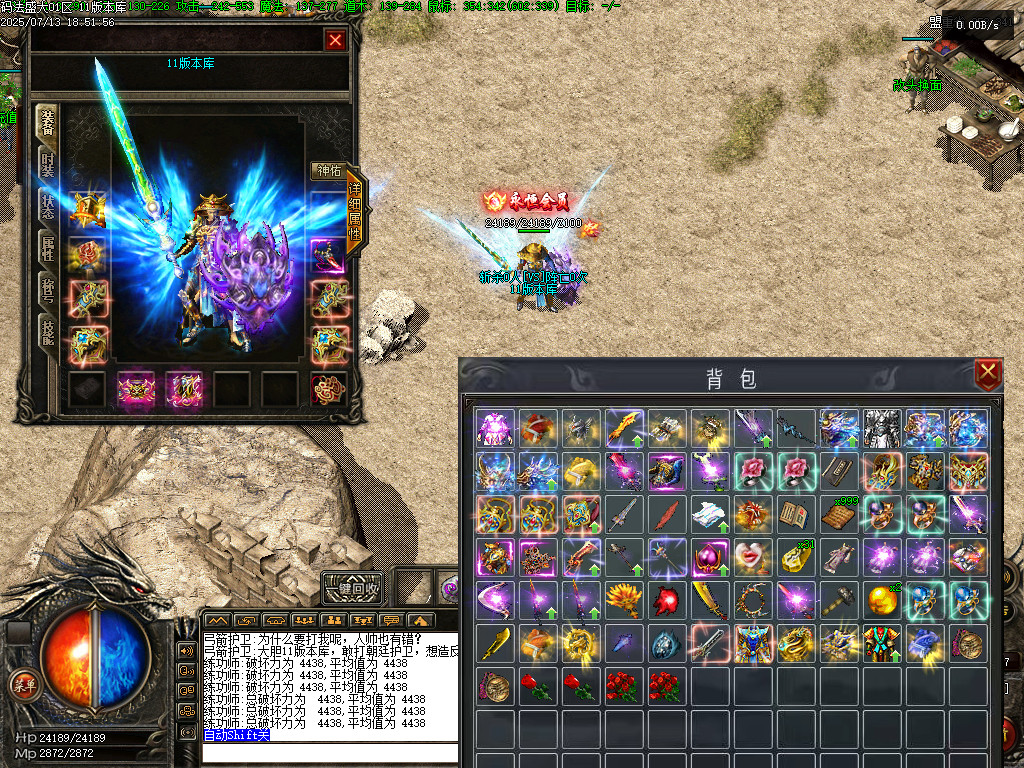Click the 神佑 button
Image resolution: width=1024 pixels, height=768 pixels.
[x=327, y=171]
